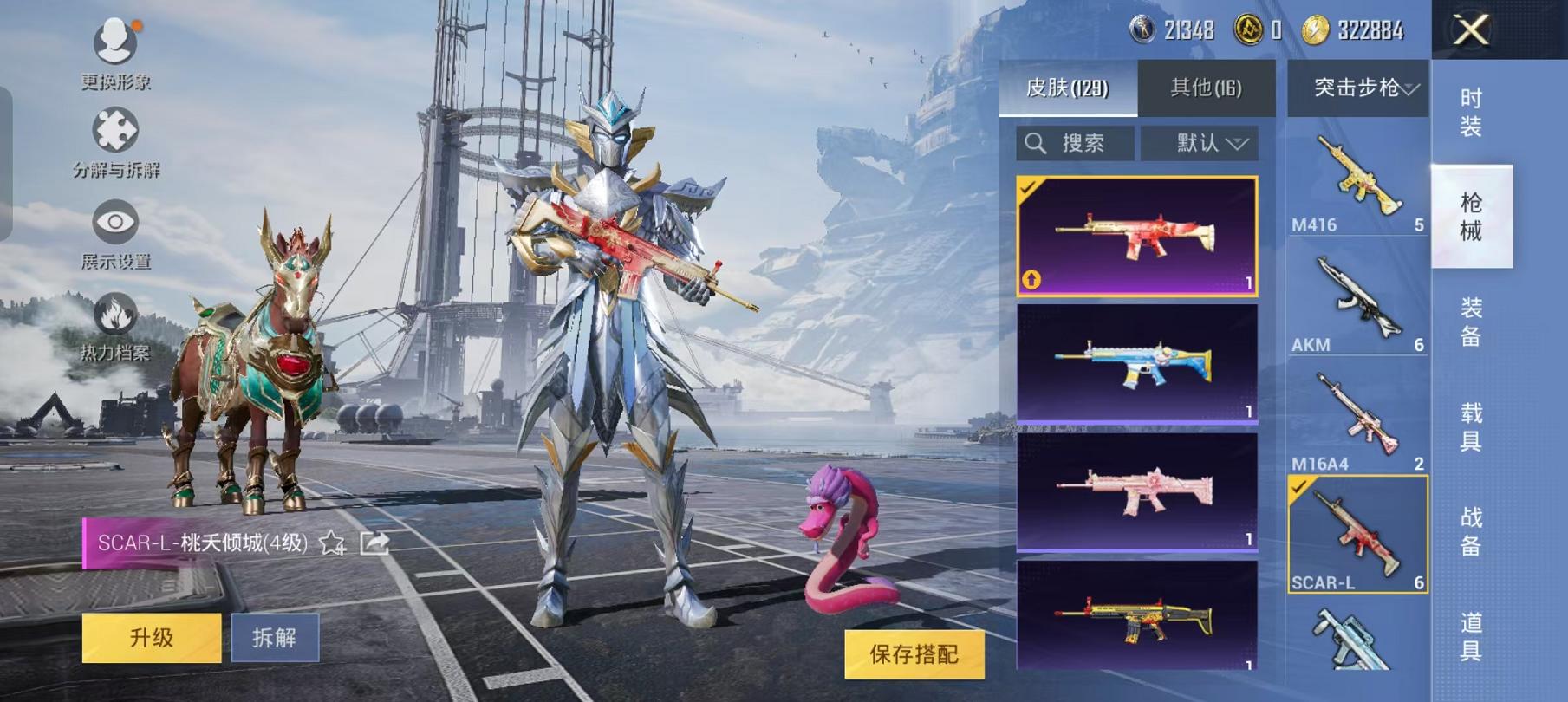
Task: Click the gold coin showing 322884
Action: tap(1316, 27)
